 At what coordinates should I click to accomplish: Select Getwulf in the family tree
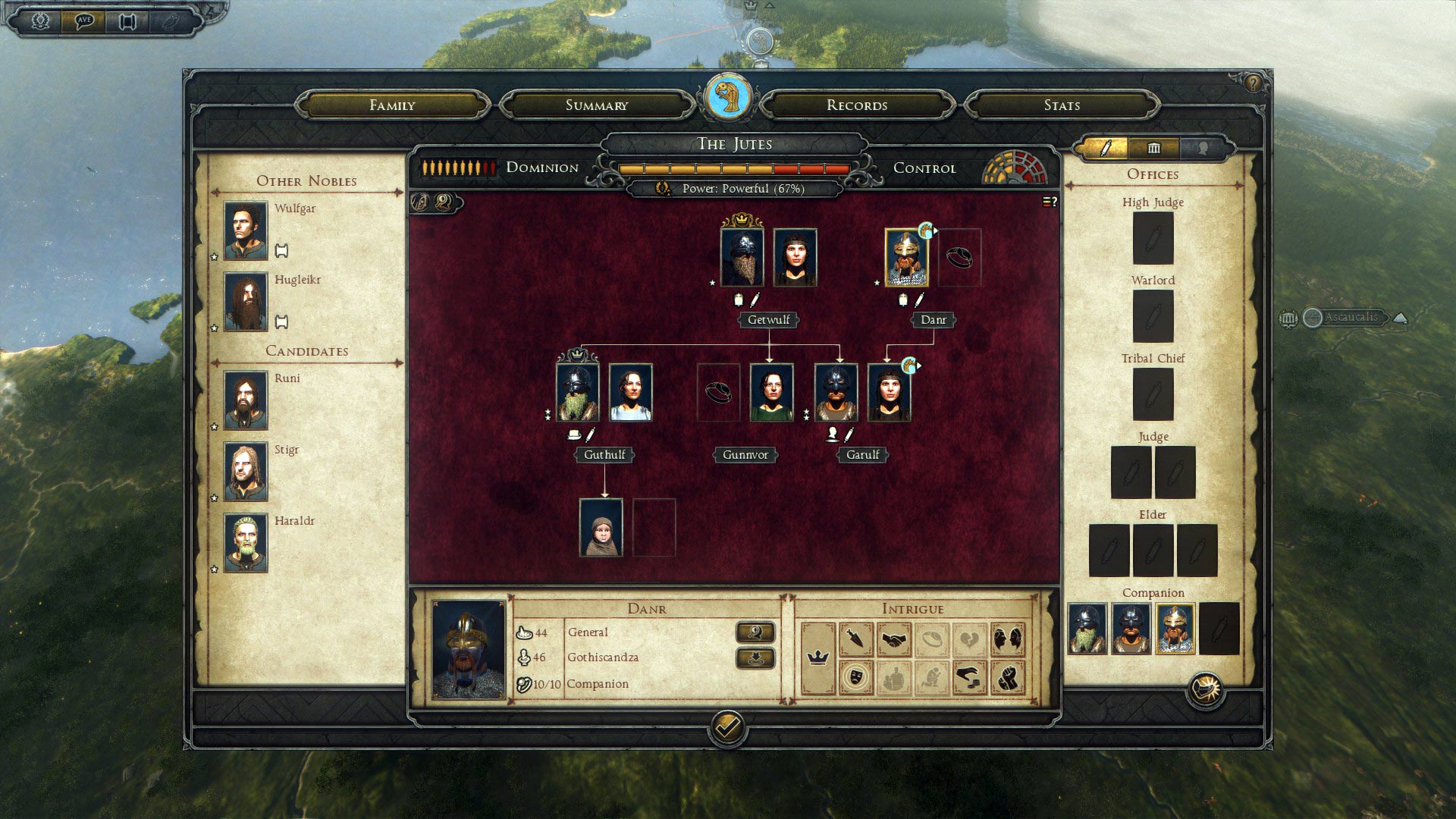742,258
